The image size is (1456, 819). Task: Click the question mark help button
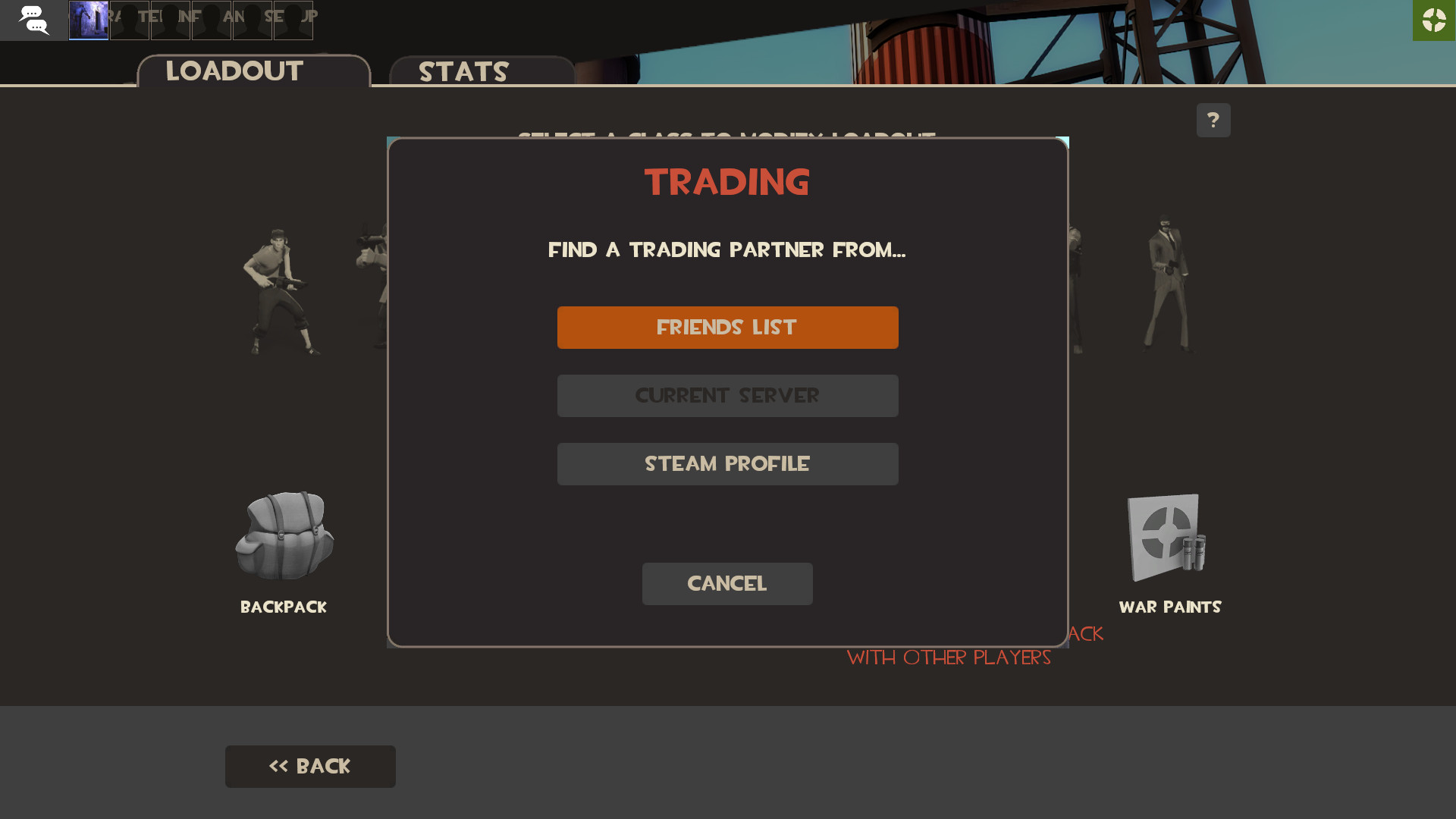point(1213,120)
